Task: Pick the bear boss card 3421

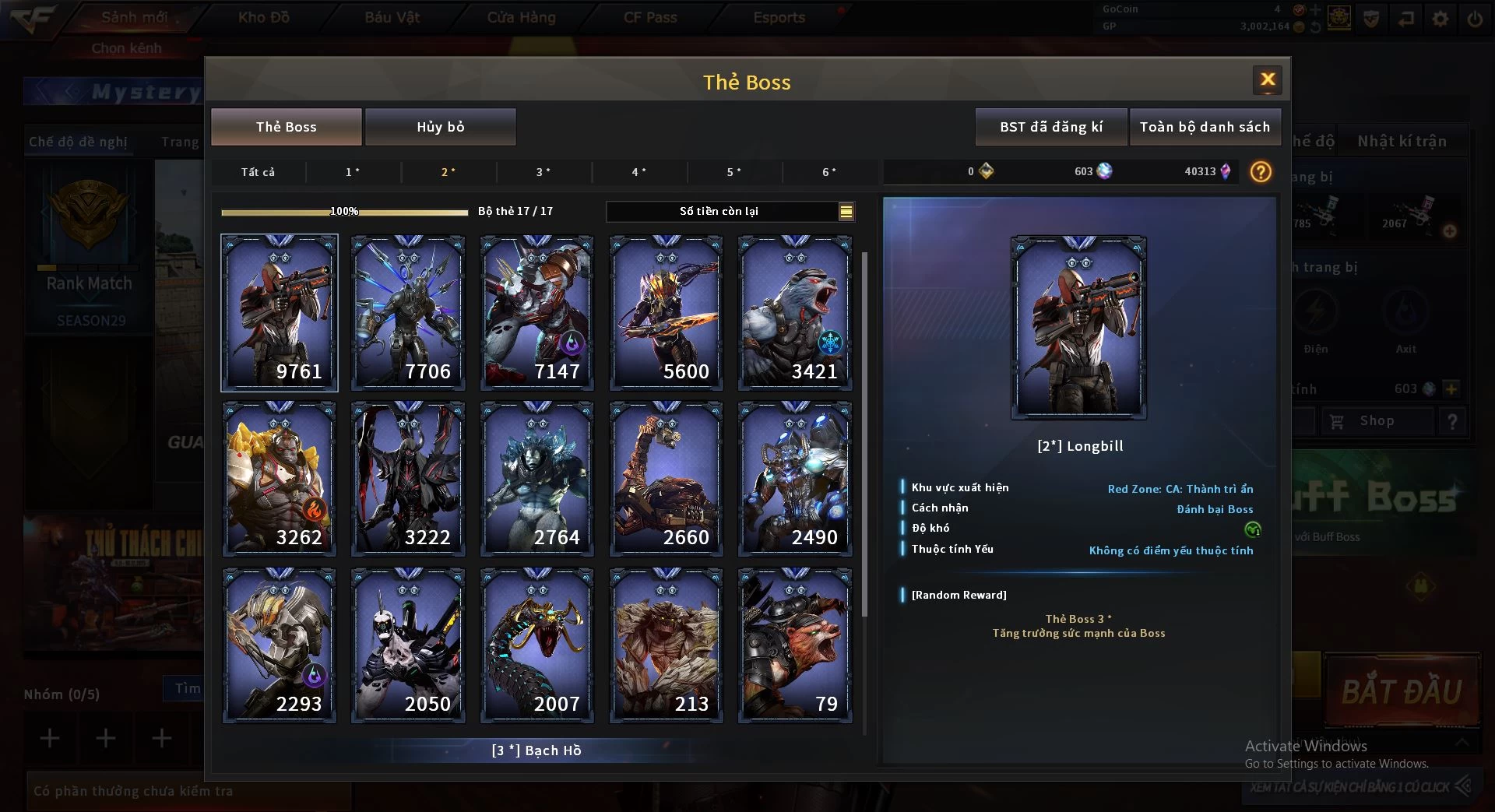Action: (795, 313)
